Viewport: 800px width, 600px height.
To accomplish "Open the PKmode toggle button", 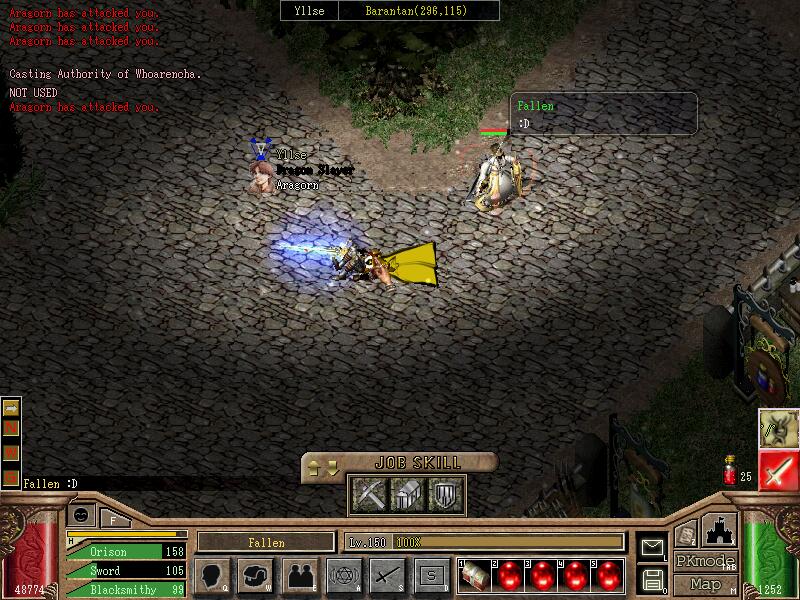I will pyautogui.click(x=705, y=561).
